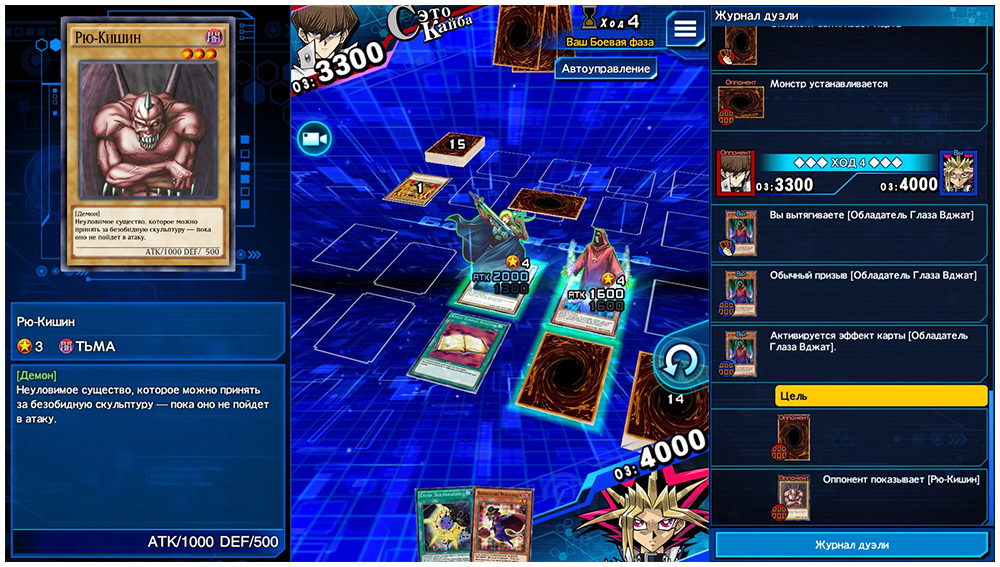View the opponent's graveyard with 1 card
This screenshot has height=567, width=1000.
[x=418, y=188]
